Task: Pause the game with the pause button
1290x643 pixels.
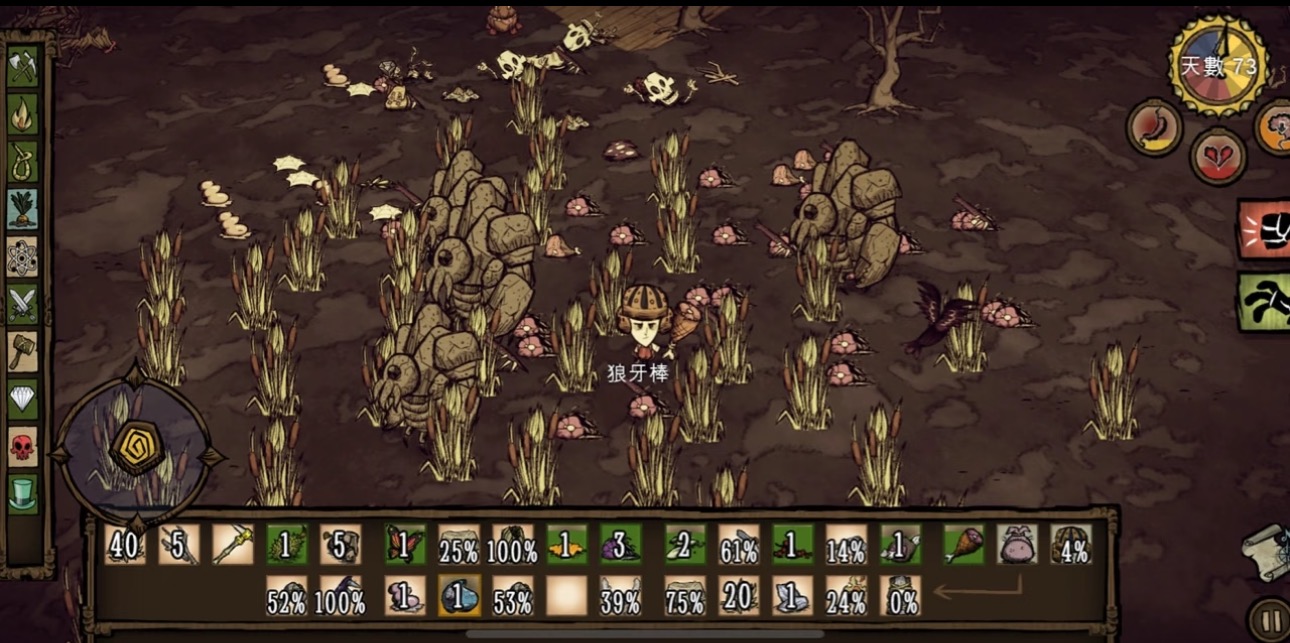Action: [x=1268, y=618]
